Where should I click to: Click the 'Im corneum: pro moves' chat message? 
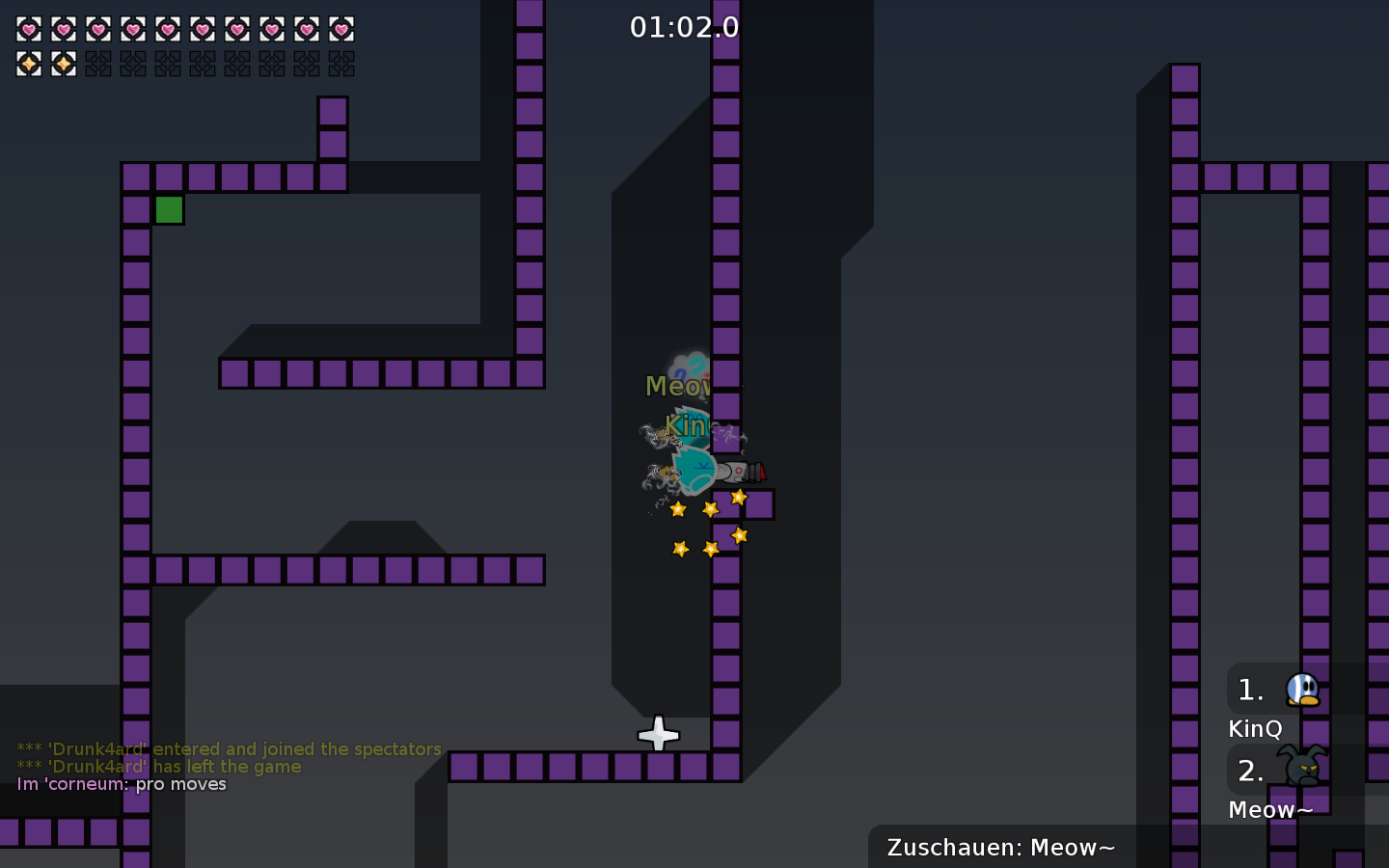pos(121,784)
